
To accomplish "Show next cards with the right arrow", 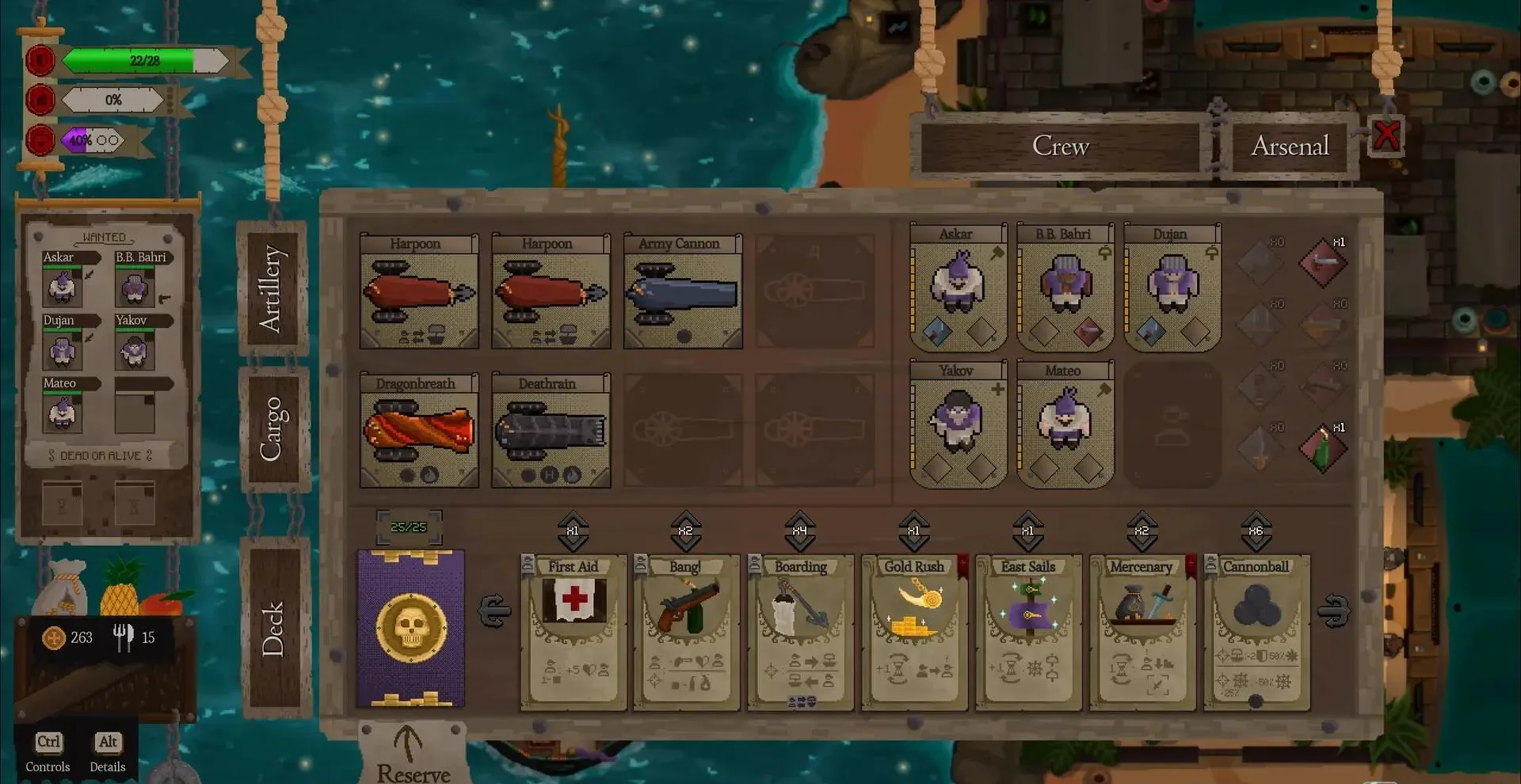I will pyautogui.click(x=1333, y=611).
